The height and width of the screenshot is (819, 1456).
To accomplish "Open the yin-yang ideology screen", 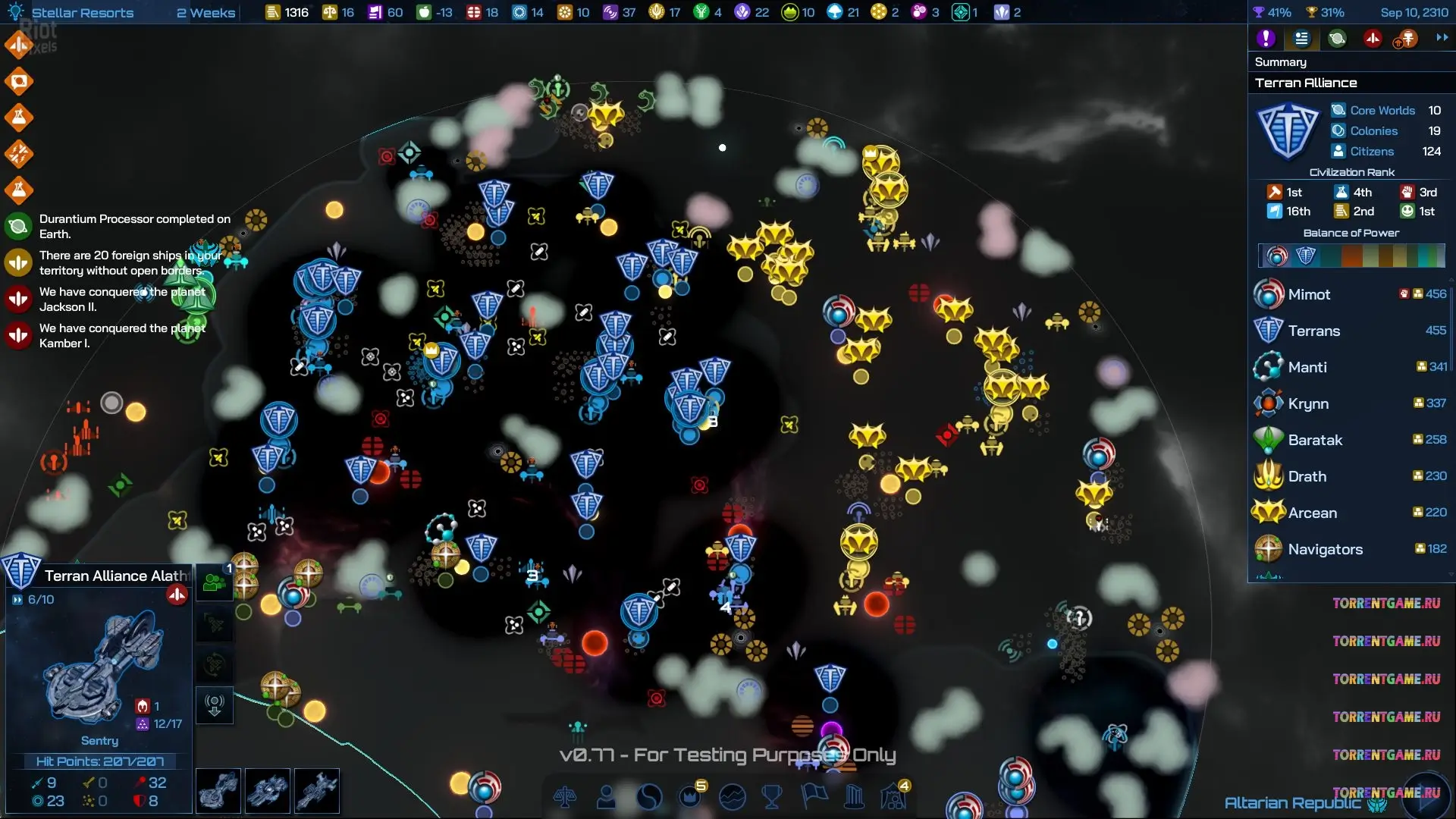I will coord(649,797).
